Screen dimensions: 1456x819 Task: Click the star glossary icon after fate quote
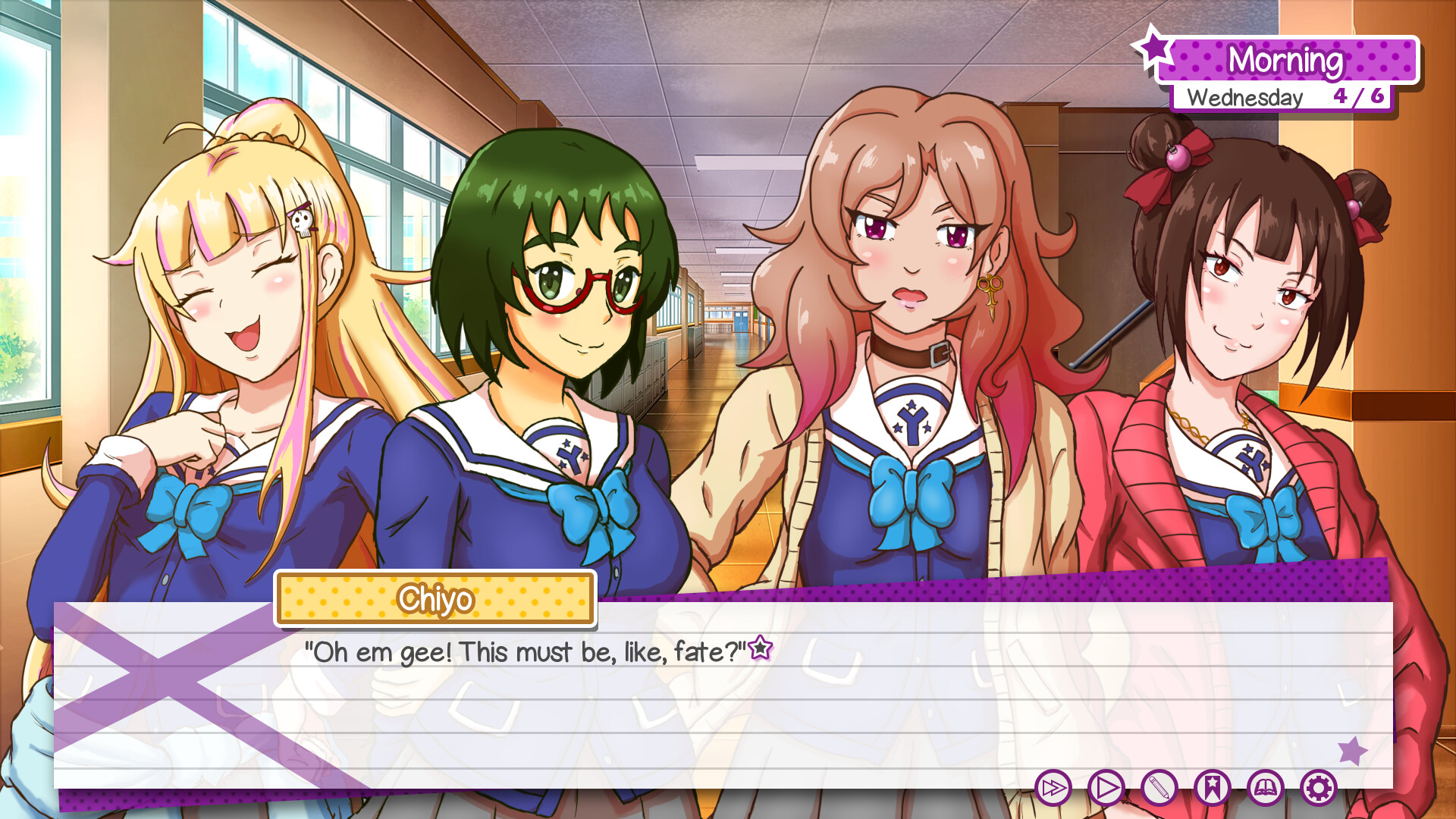tap(761, 648)
